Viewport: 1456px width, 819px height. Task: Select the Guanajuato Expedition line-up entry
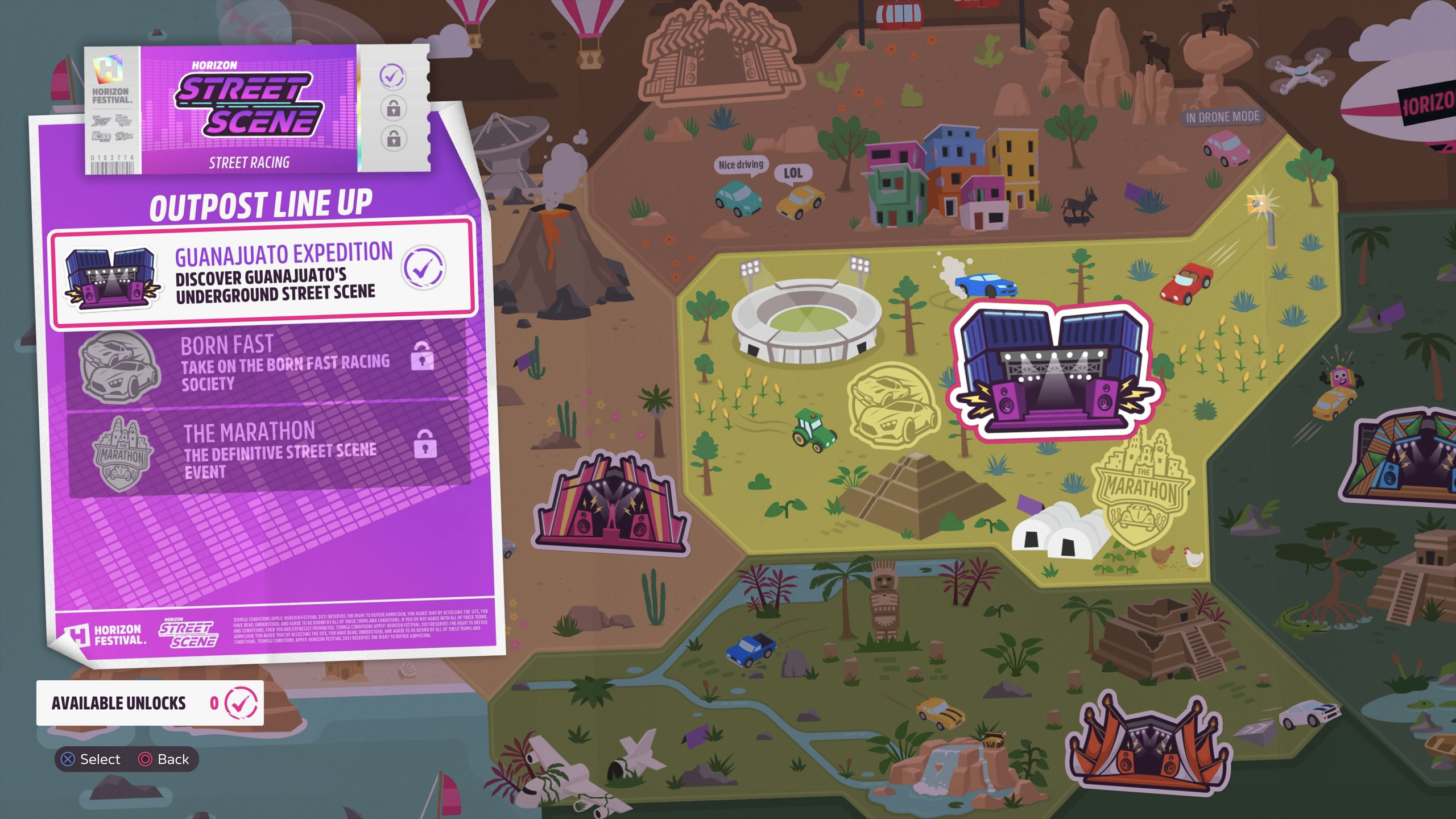tap(262, 273)
